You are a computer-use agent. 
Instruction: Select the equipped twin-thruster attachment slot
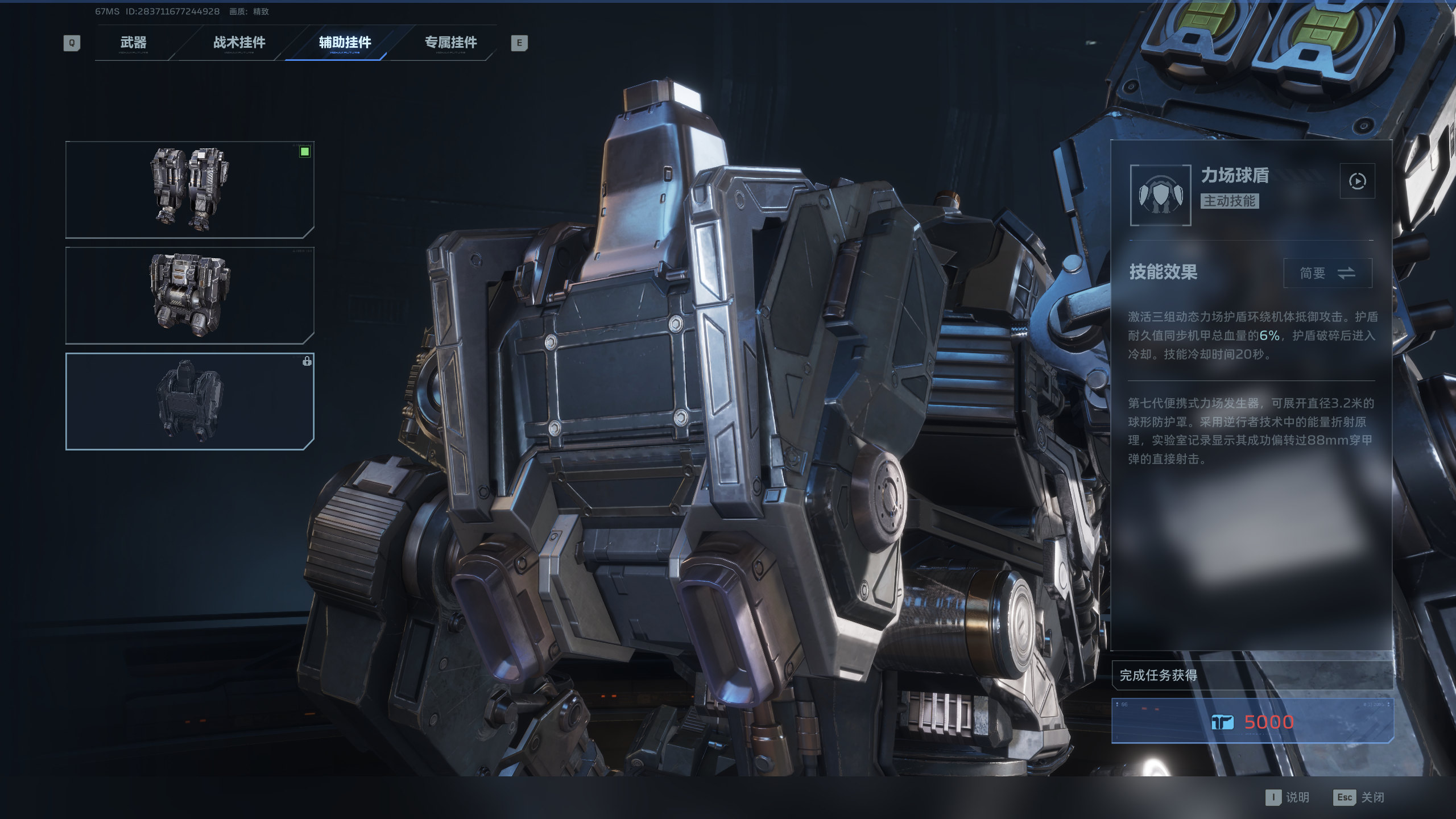[189, 189]
